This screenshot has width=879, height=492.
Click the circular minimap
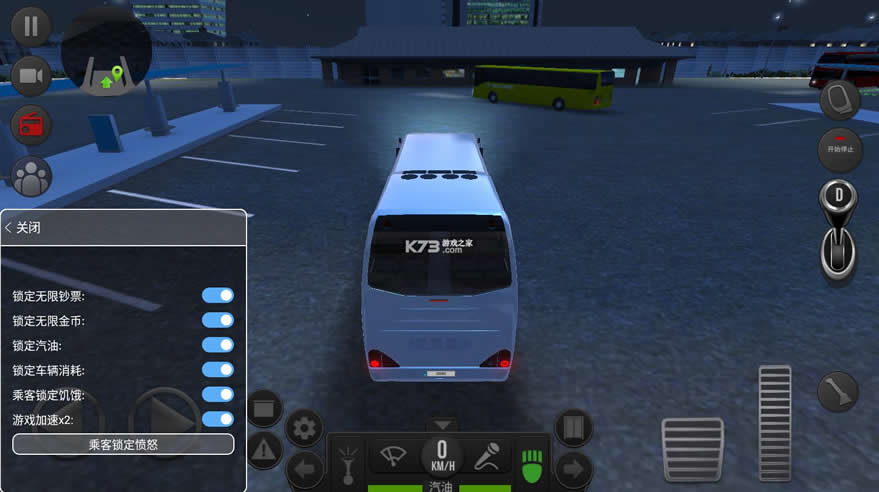(106, 50)
